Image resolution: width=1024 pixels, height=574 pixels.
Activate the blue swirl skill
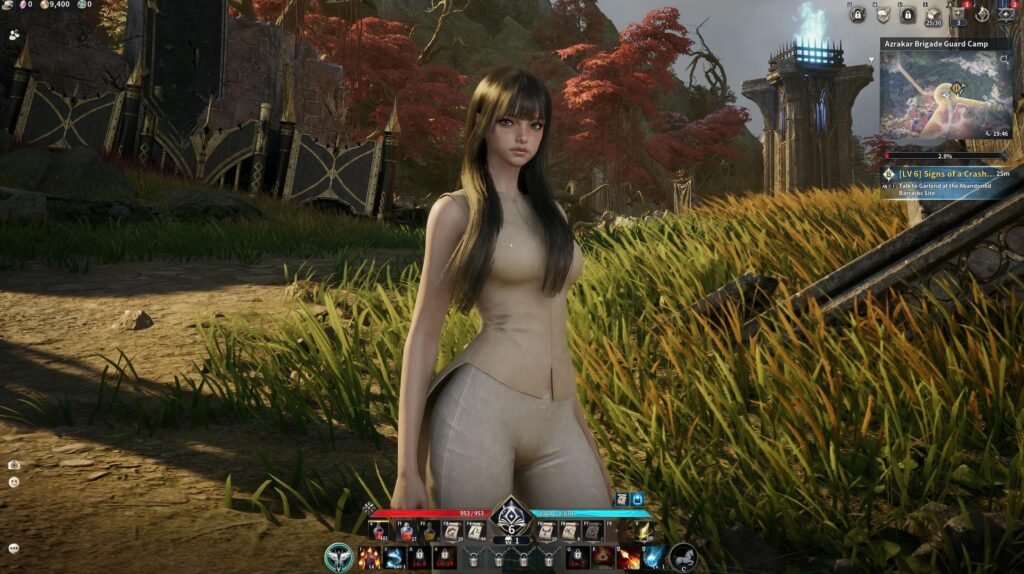(394, 557)
